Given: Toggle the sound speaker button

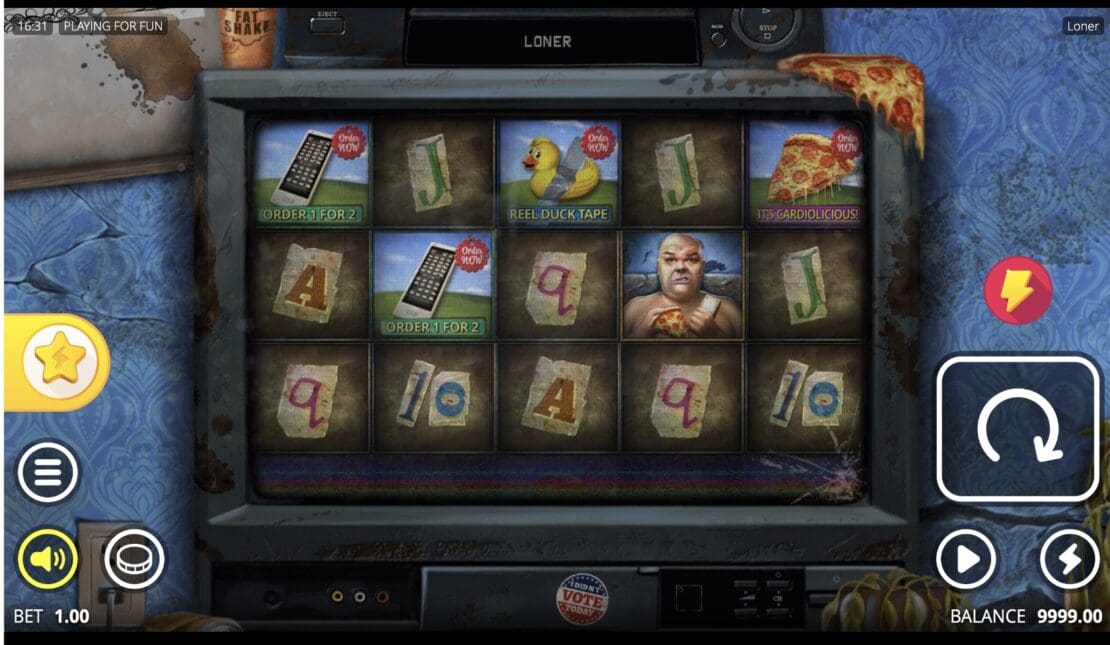Looking at the screenshot, I should [47, 559].
